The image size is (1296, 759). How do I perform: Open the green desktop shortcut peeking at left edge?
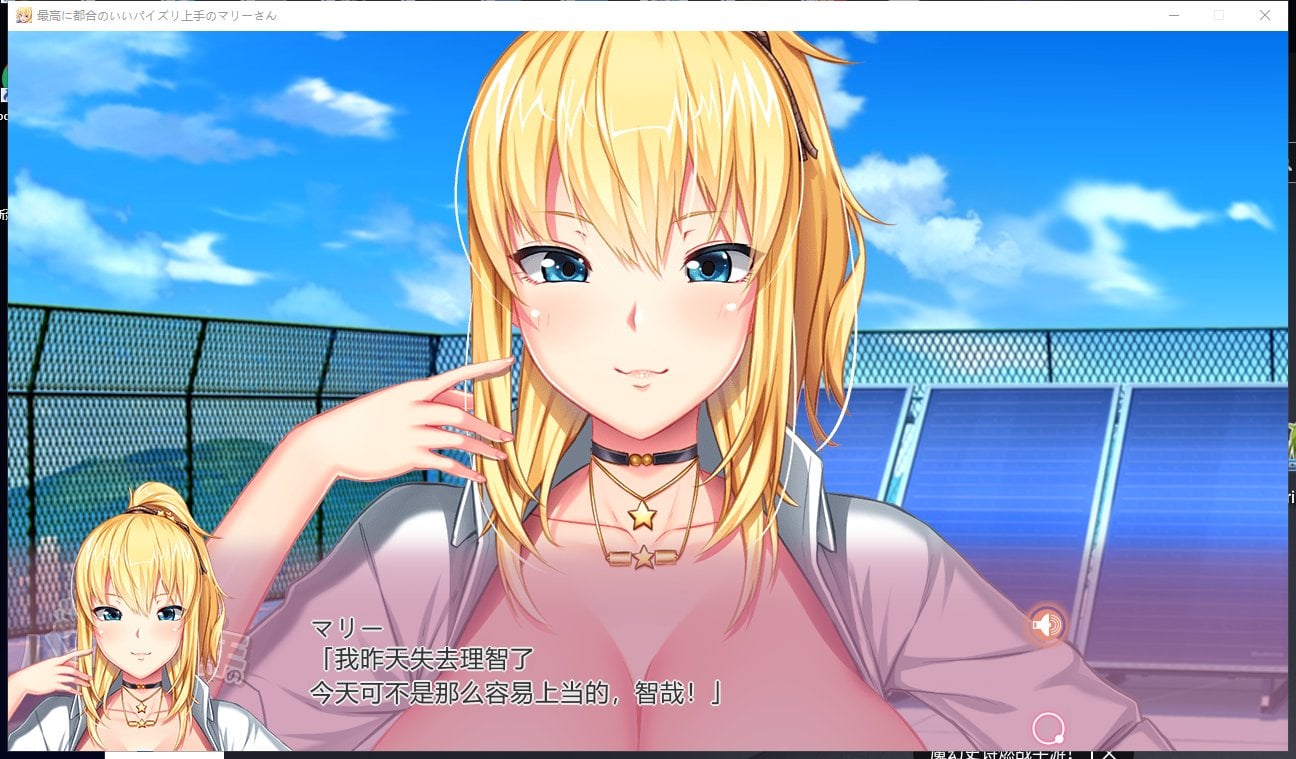pos(6,75)
